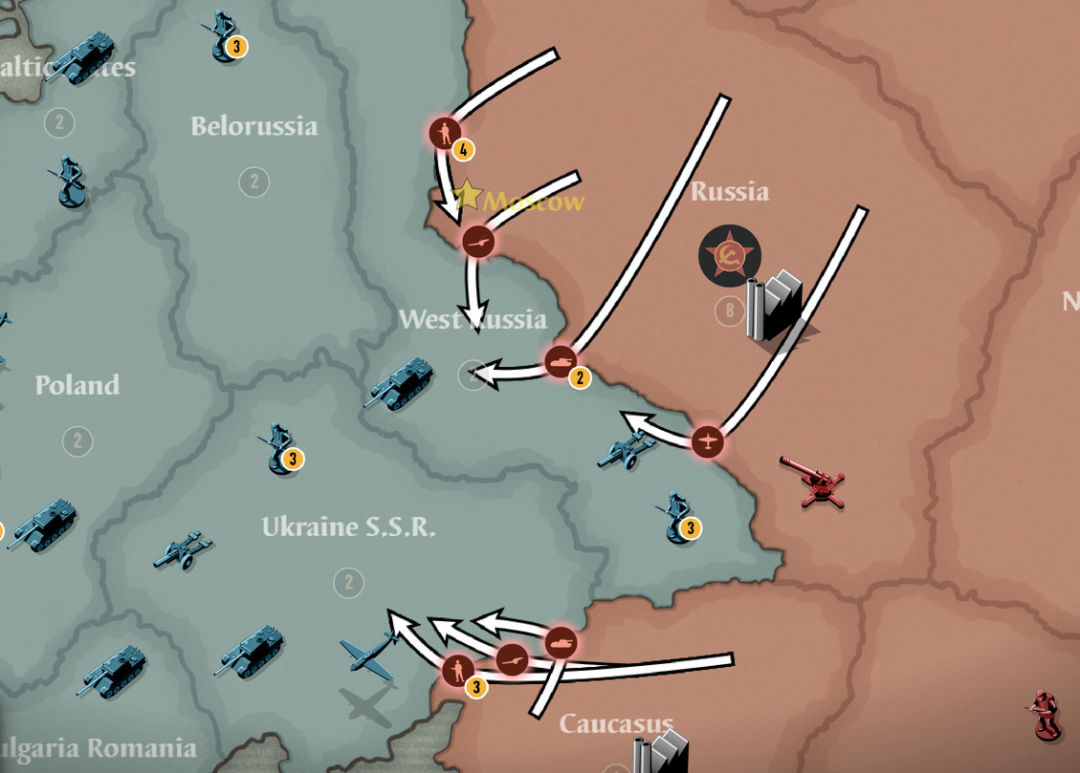This screenshot has height=773, width=1080.
Task: Select the infantry move marker showing 3
Action: coord(459,667)
